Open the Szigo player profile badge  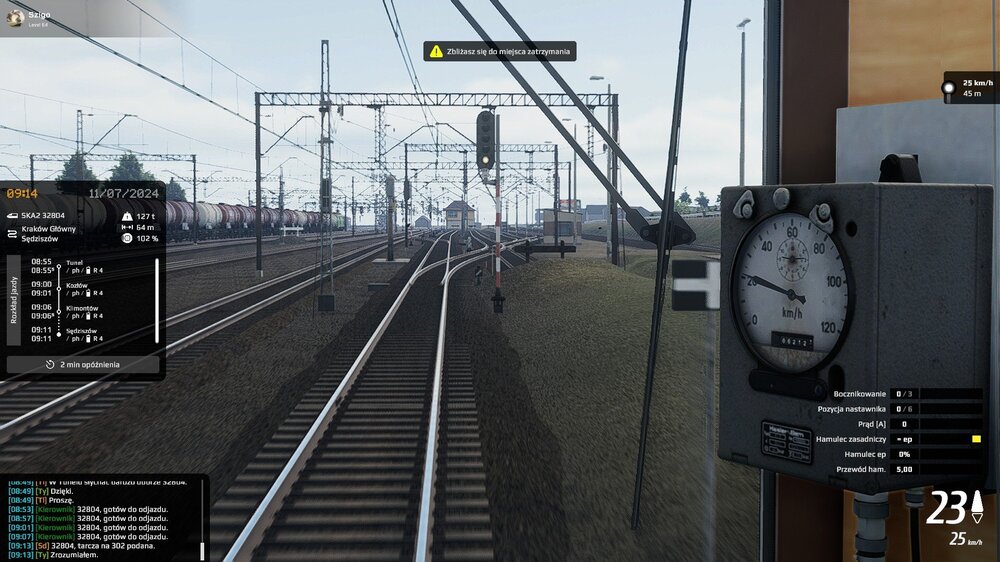coord(30,18)
